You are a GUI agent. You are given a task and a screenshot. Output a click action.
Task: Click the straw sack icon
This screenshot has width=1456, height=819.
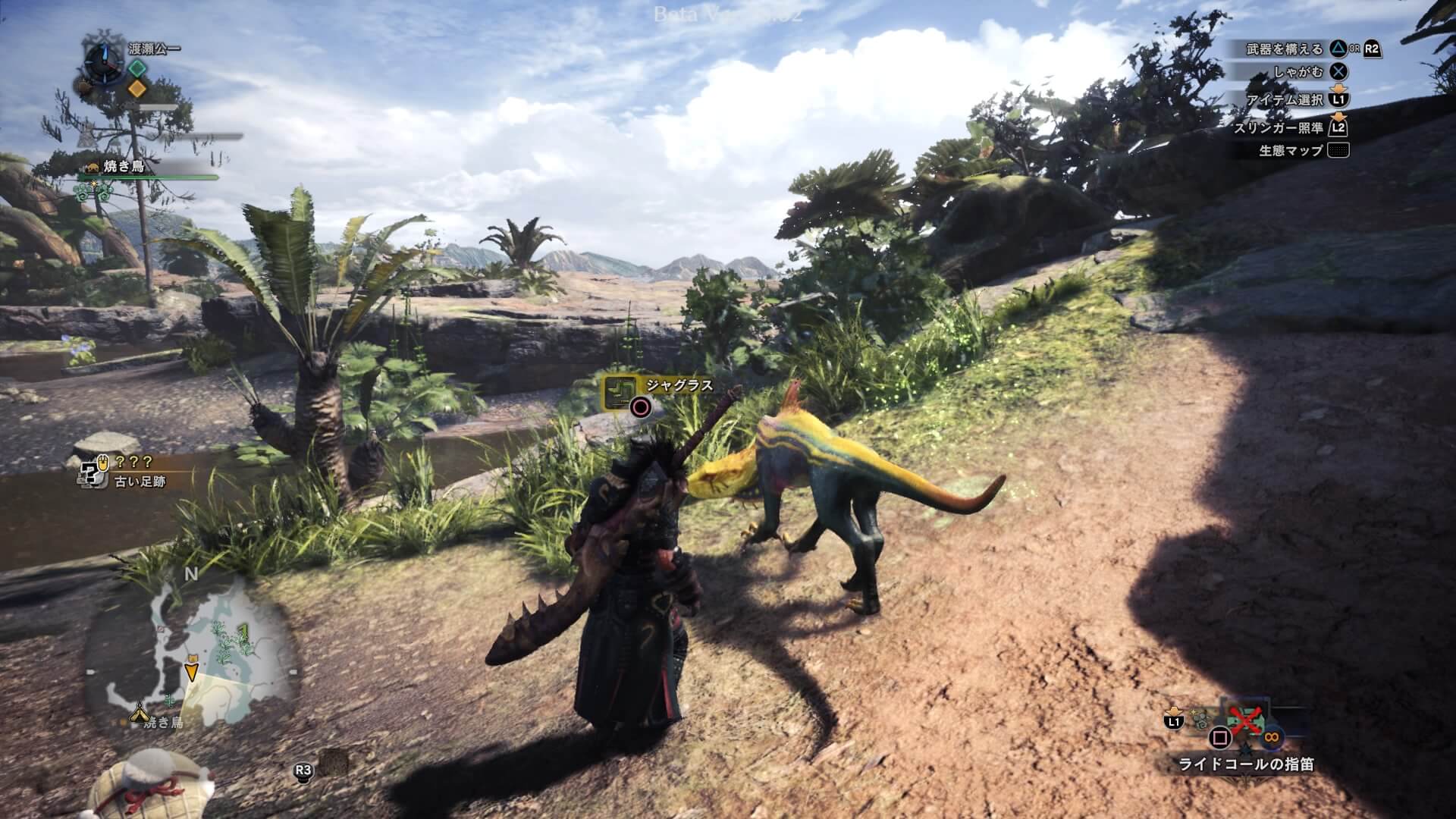pos(152,785)
